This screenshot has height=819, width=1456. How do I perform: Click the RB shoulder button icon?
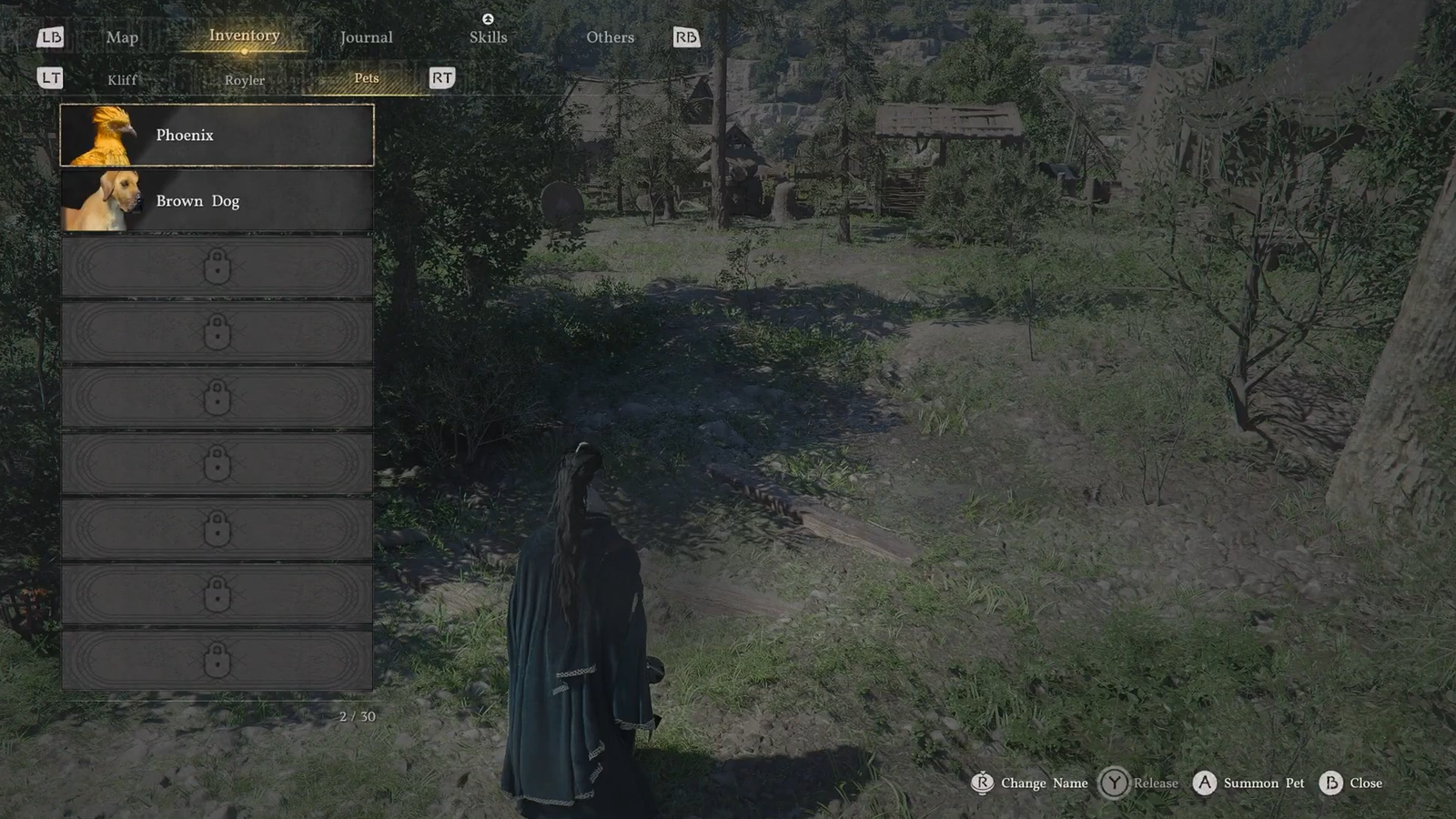coord(687,37)
